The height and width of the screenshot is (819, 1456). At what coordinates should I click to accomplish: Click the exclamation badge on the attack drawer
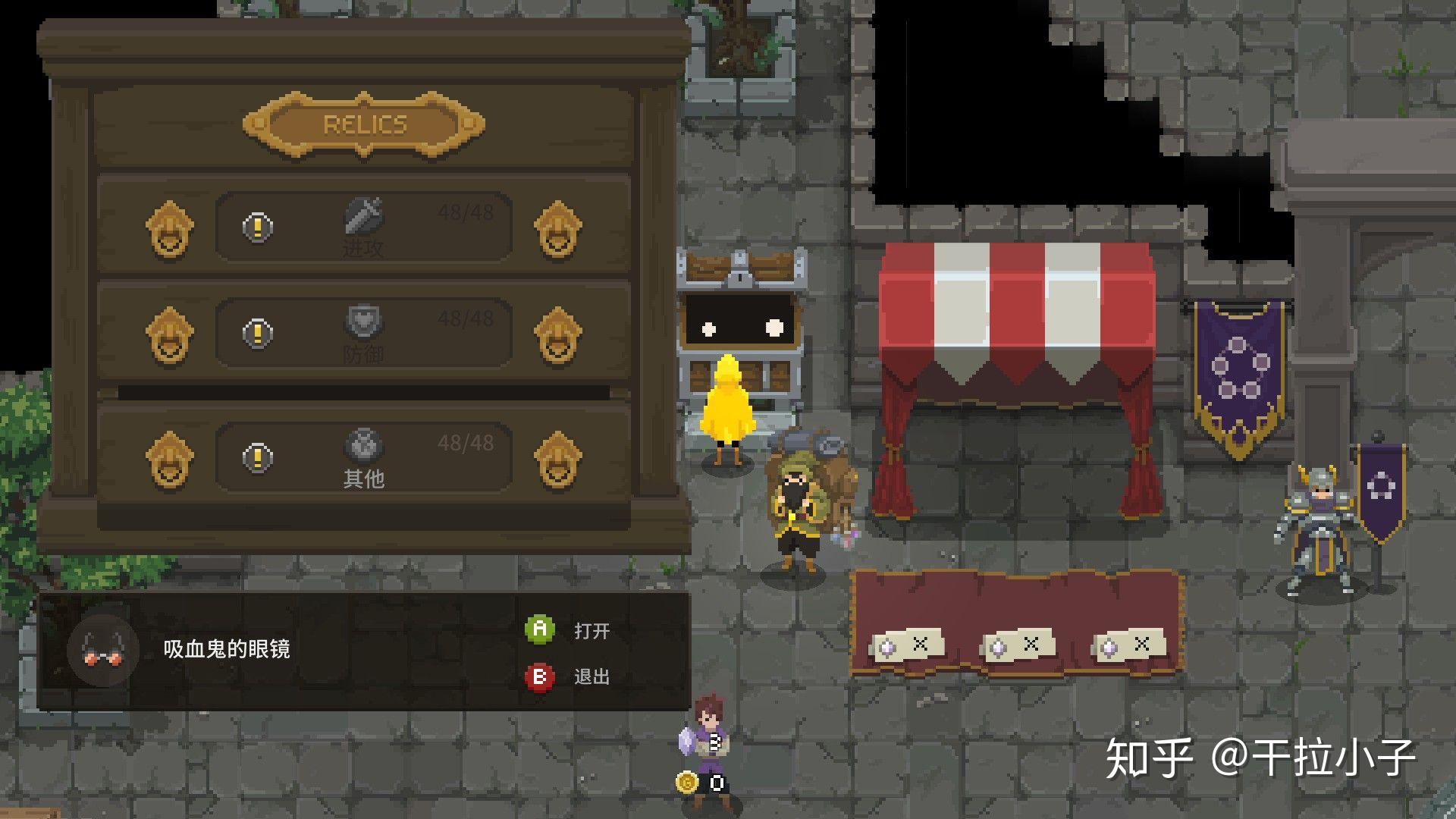256,225
